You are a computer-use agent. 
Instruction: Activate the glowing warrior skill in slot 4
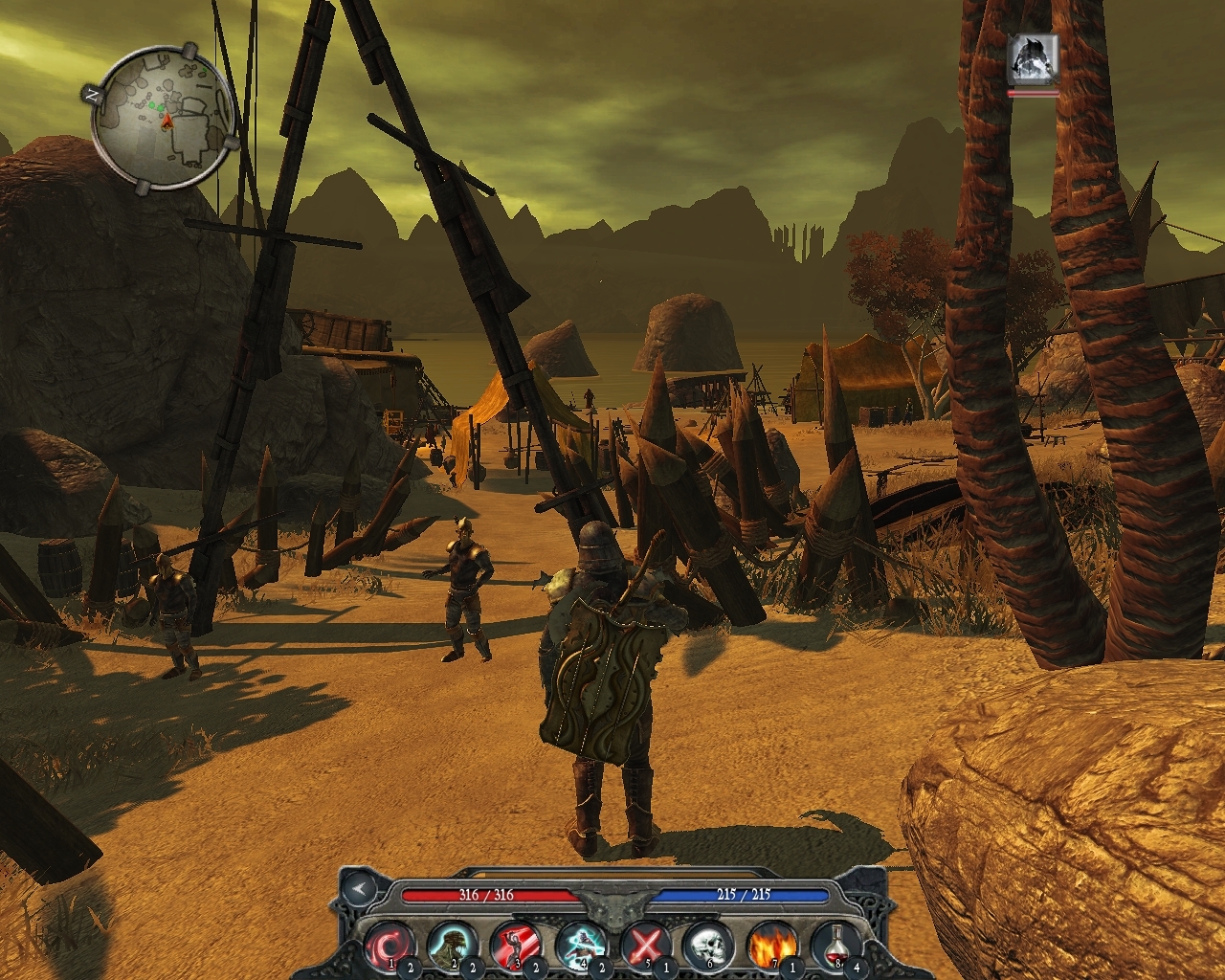(579, 946)
